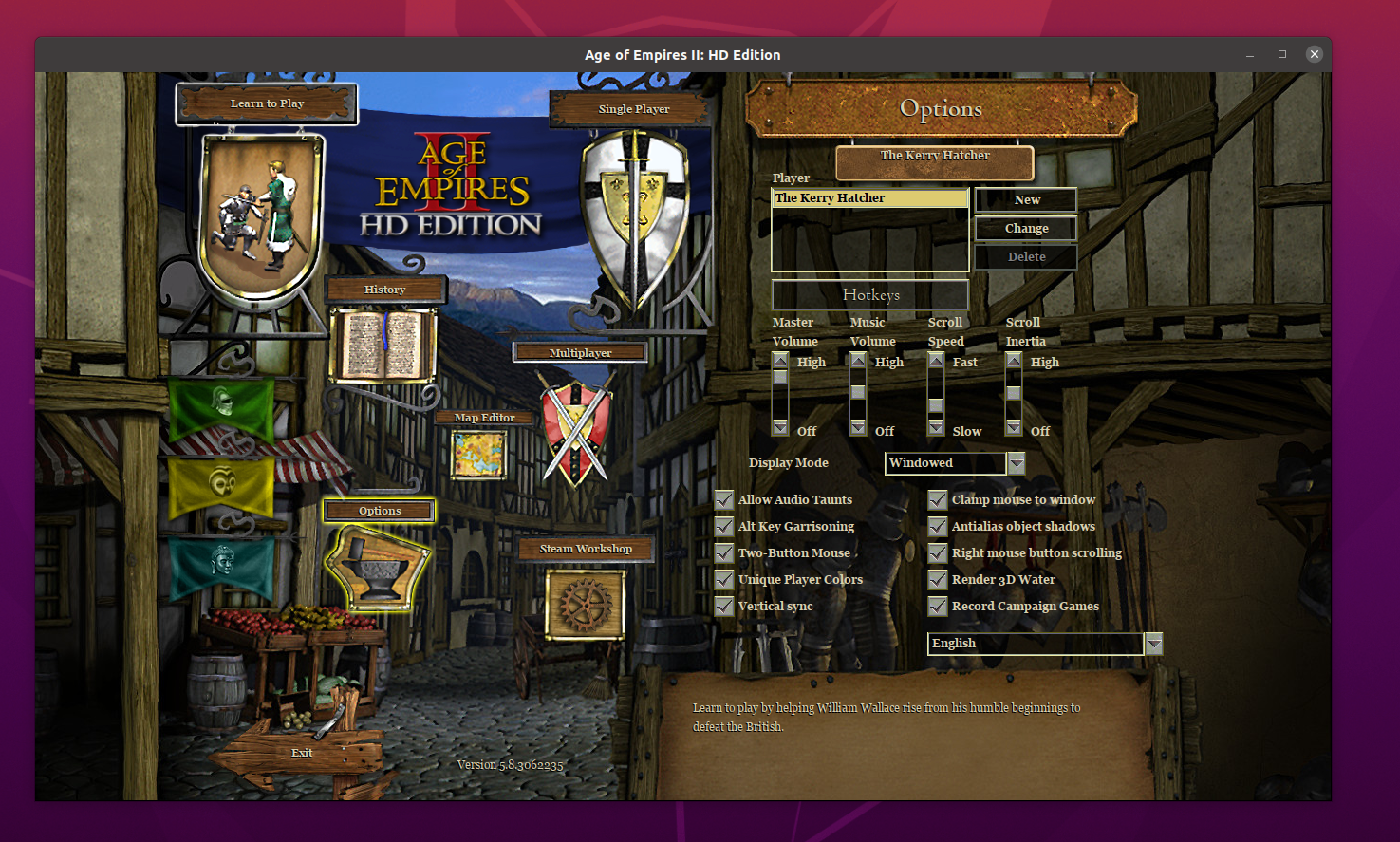Toggle Render 3D Water checkbox
Viewport: 1400px width, 842px height.
click(x=938, y=580)
